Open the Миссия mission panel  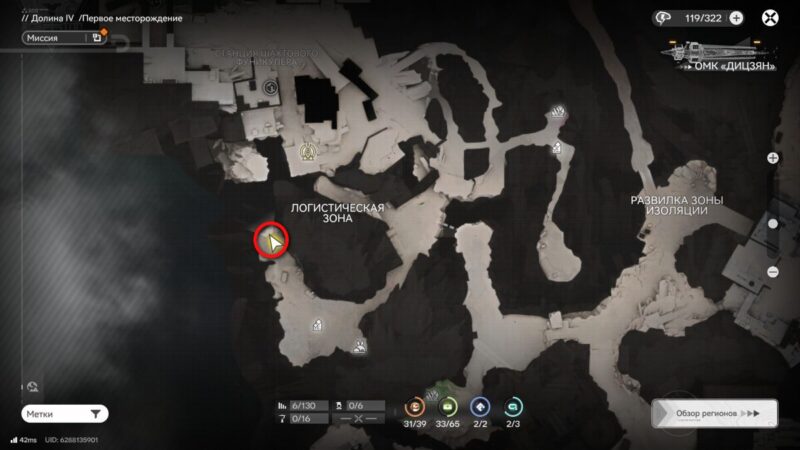click(63, 38)
